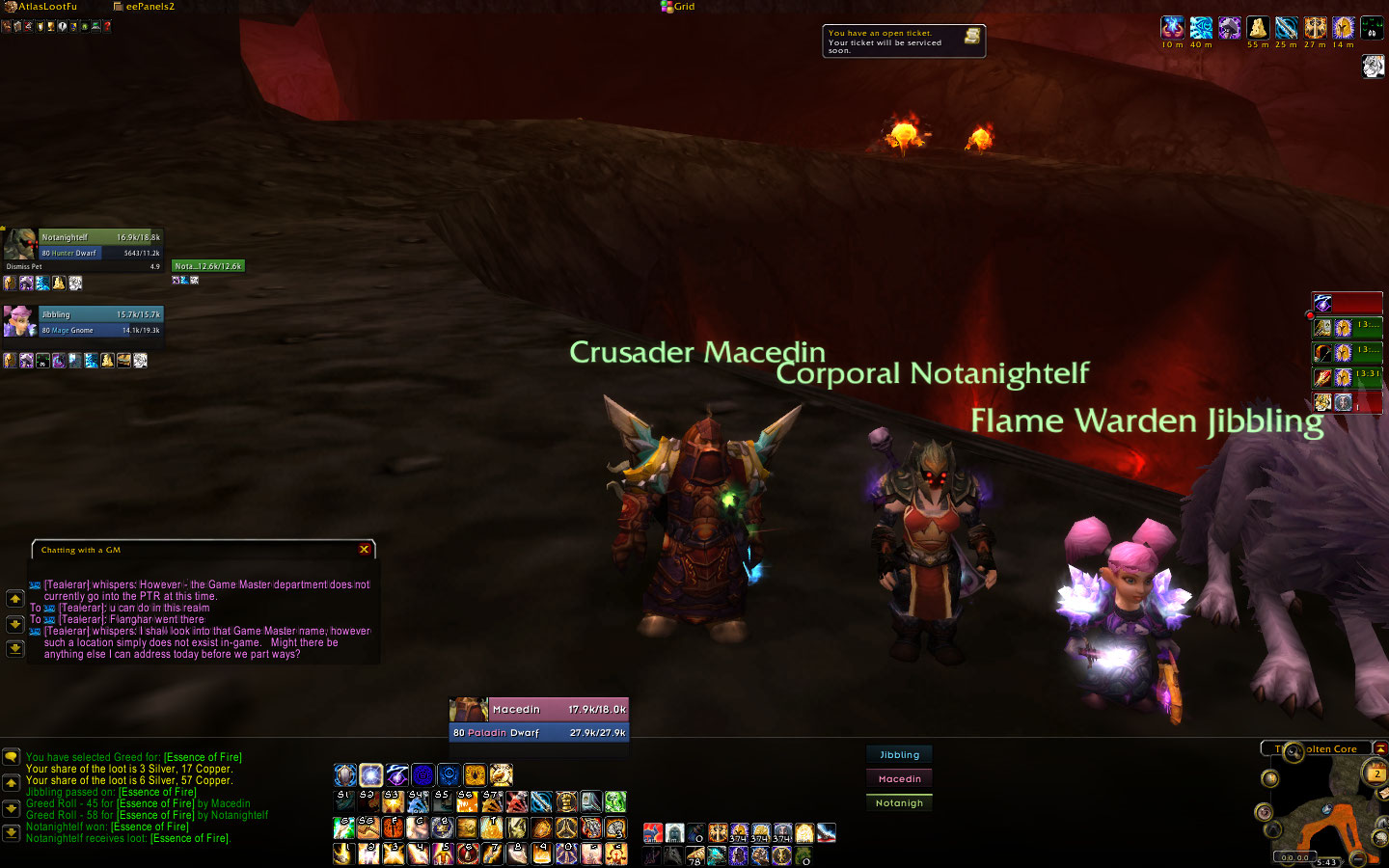Viewport: 1389px width, 868px height.
Task: Open the chat menu speech bubble button
Action: [x=11, y=758]
